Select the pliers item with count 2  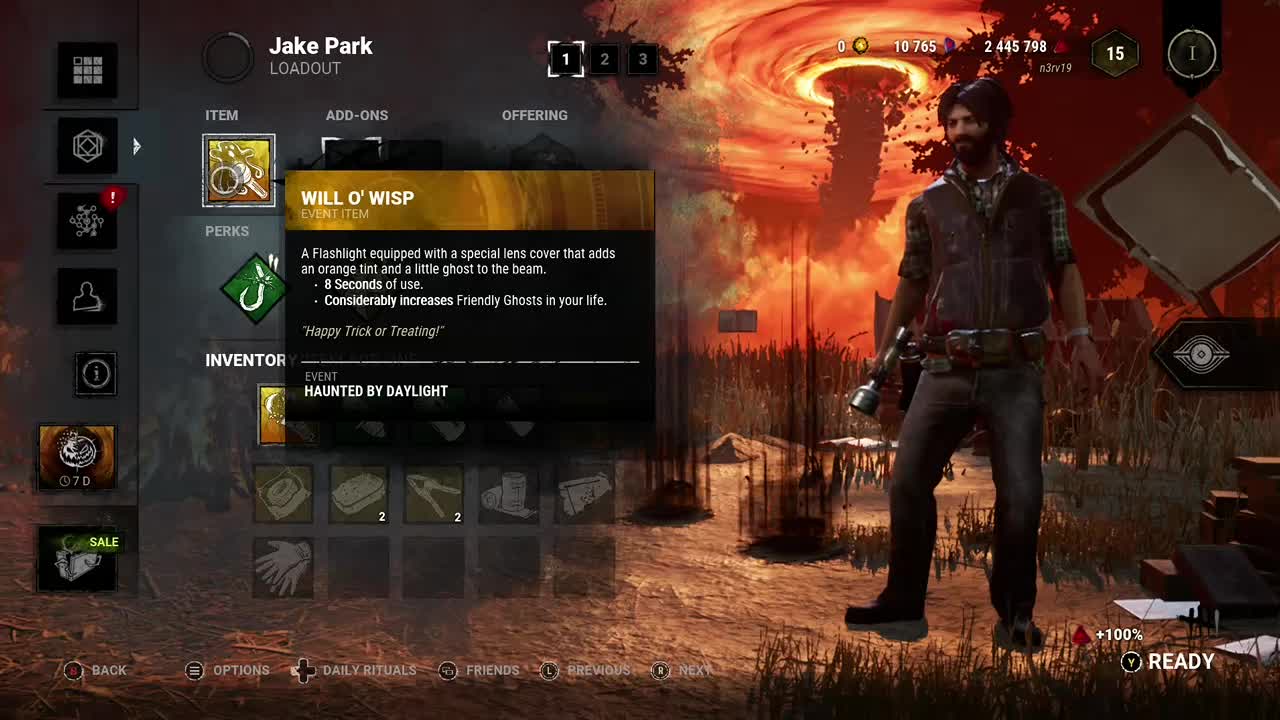pos(434,493)
